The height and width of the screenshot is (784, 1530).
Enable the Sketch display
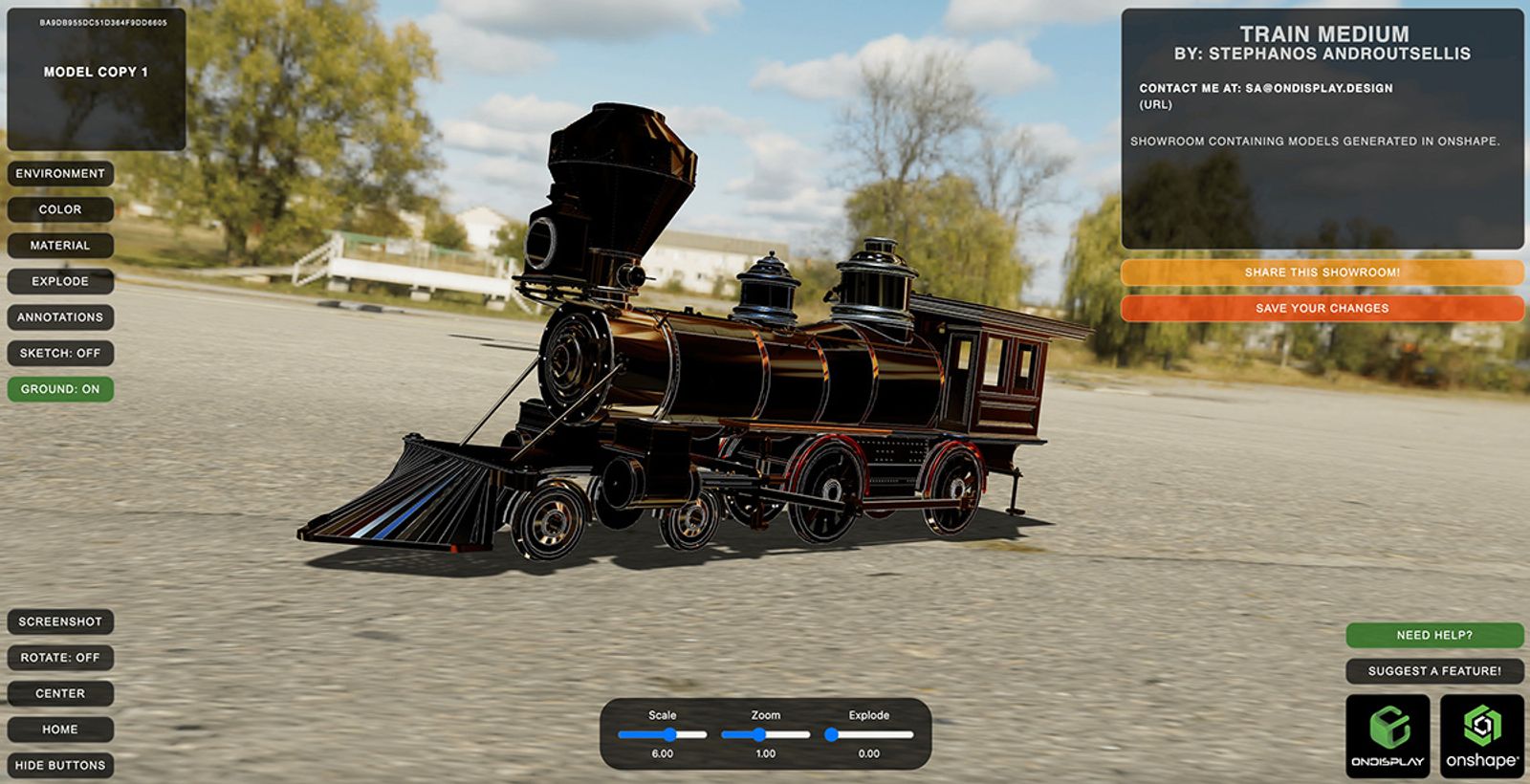[61, 353]
